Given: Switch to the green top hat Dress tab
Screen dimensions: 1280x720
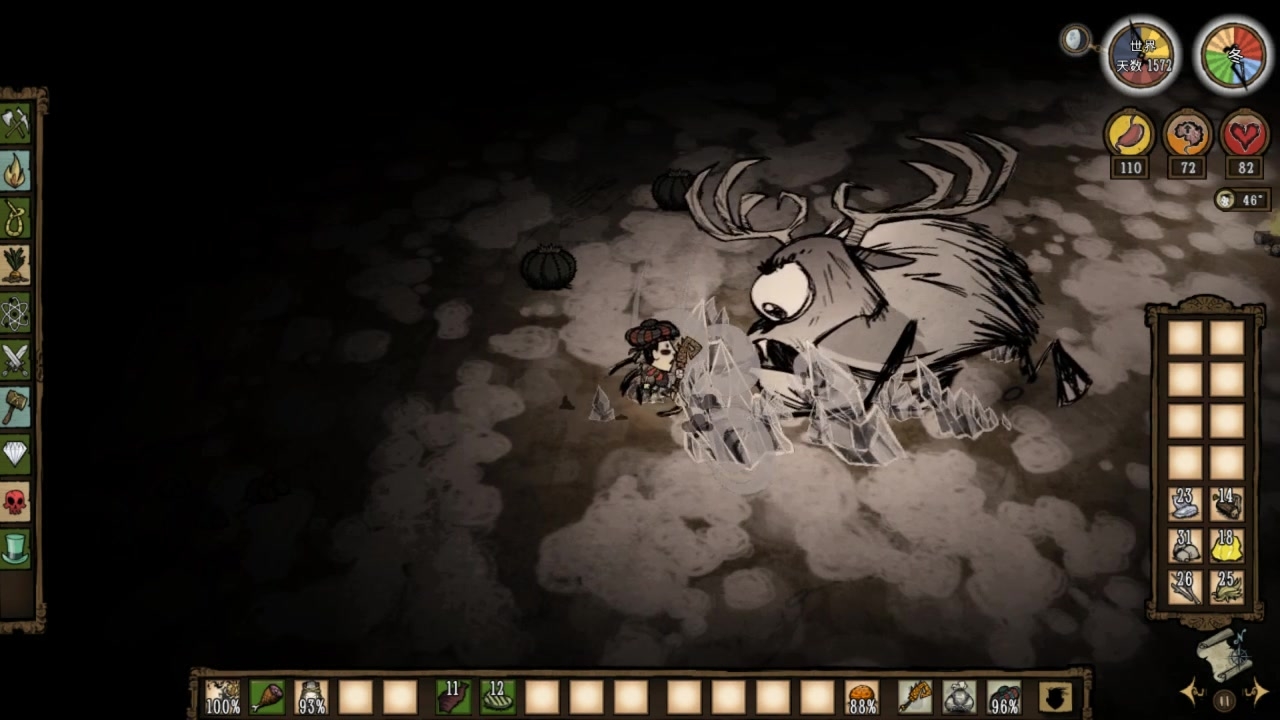Looking at the screenshot, I should point(16,547).
